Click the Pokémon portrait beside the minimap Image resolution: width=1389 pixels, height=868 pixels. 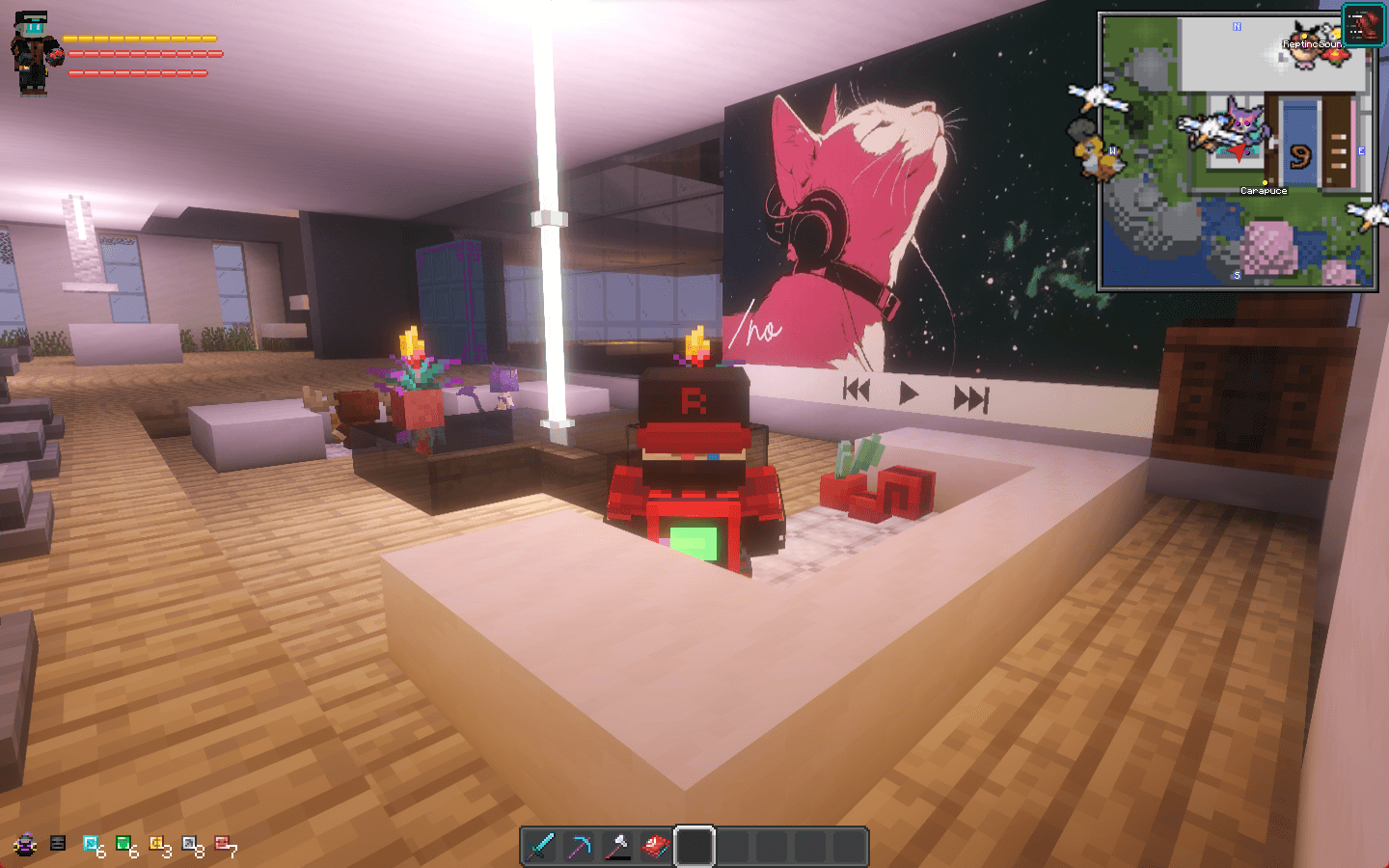coord(1362,25)
